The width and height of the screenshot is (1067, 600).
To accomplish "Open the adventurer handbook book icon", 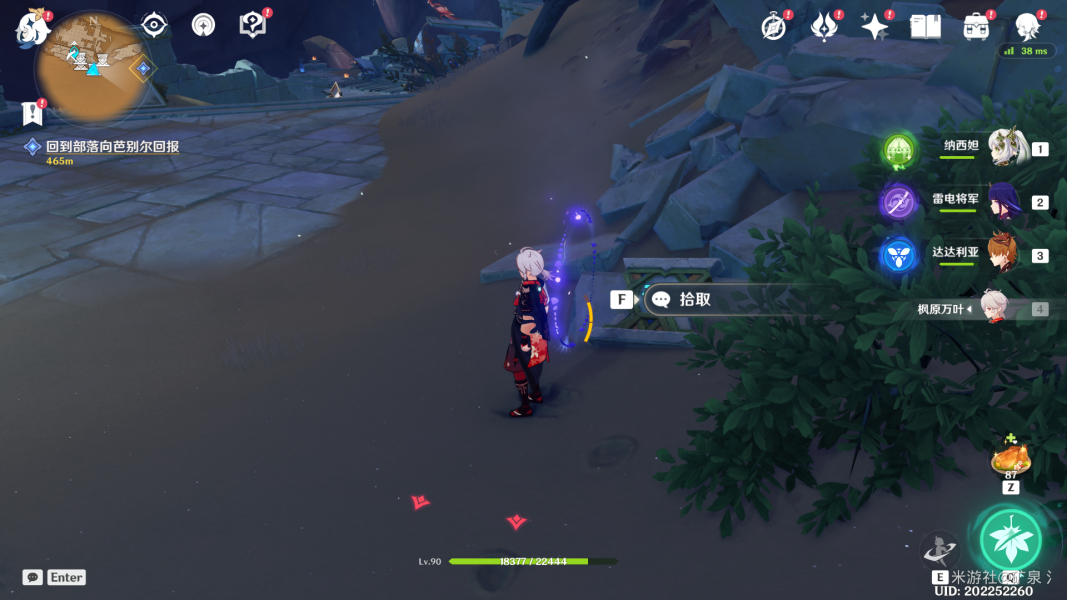I will 926,27.
